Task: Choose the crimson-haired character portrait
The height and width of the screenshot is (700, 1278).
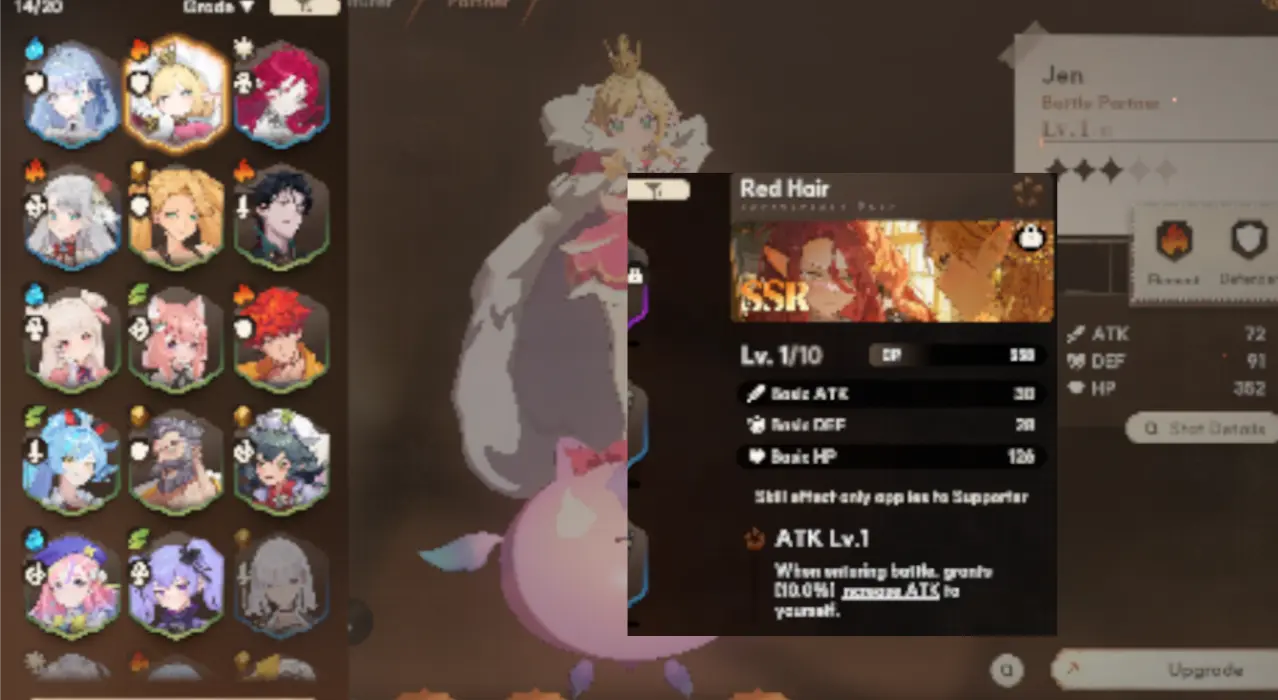Action: pyautogui.click(x=280, y=92)
